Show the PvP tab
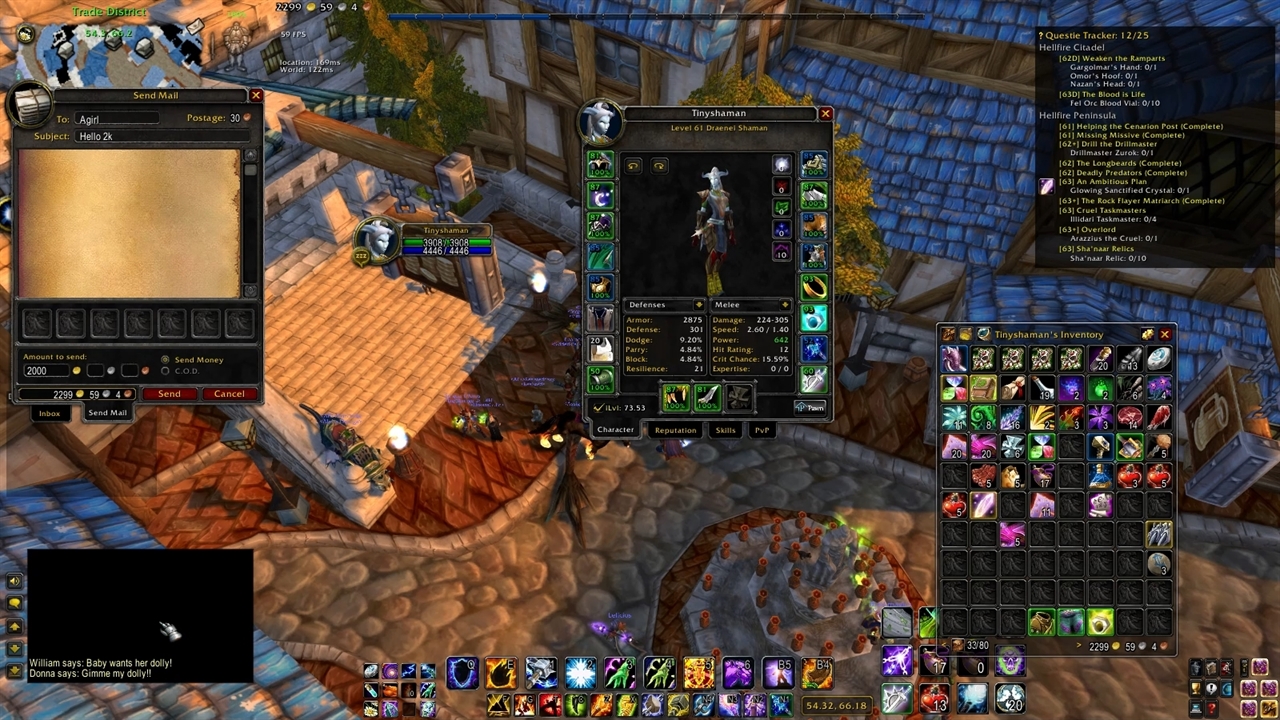 tap(762, 430)
